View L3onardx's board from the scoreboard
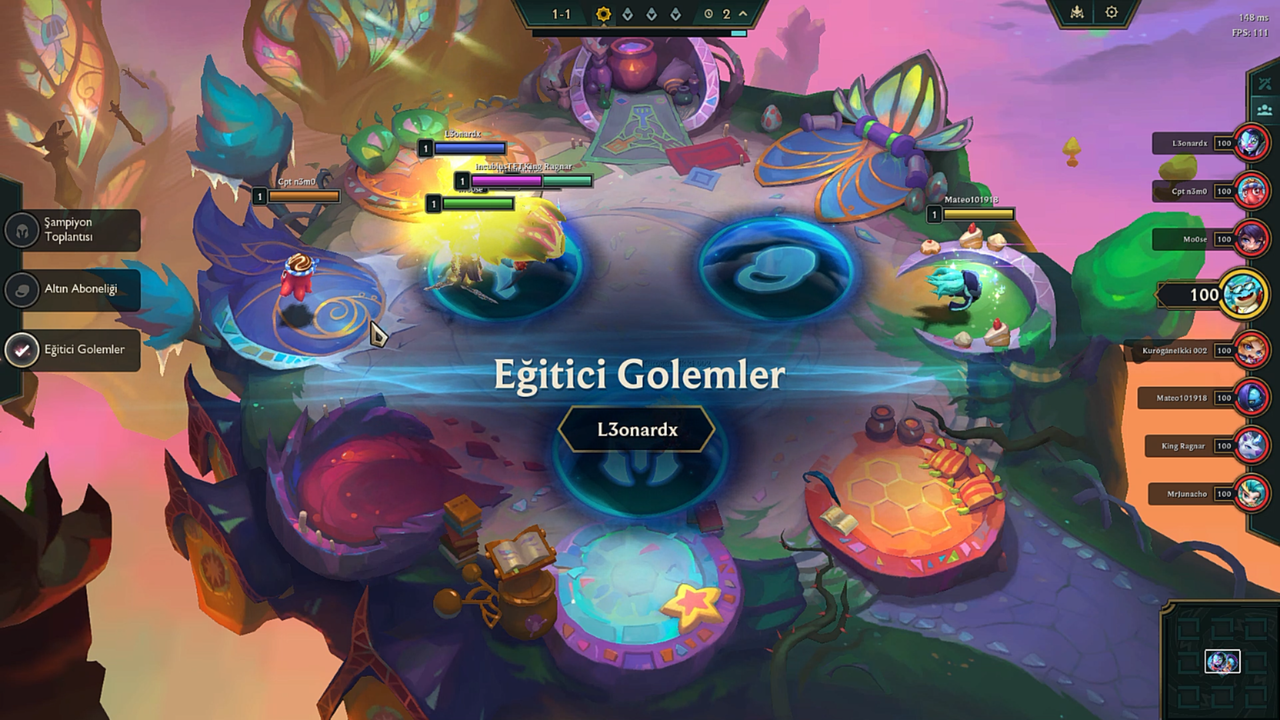Viewport: 1280px width, 720px height. pos(1251,143)
